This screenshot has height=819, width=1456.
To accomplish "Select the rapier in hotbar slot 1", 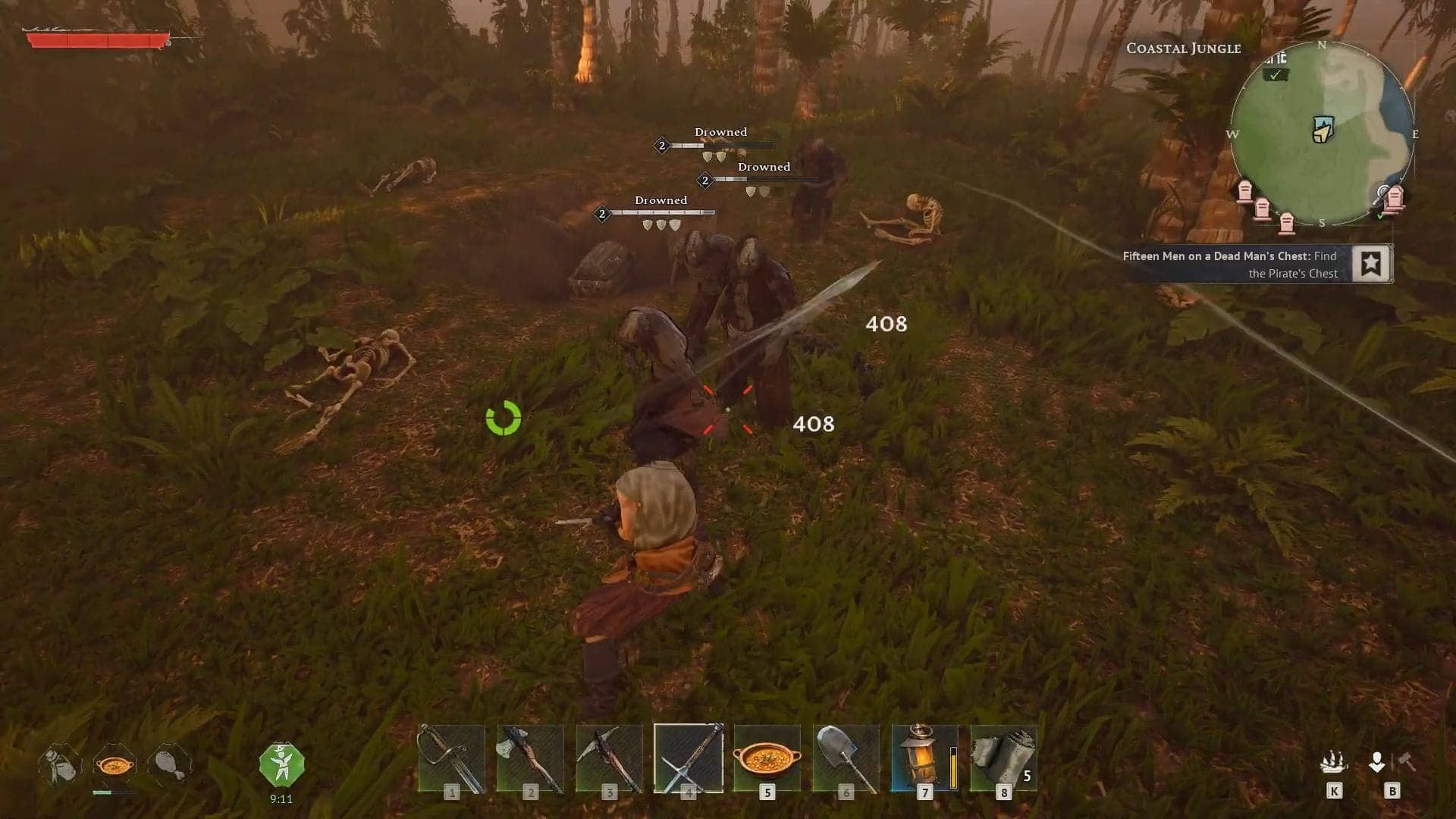I will click(452, 757).
